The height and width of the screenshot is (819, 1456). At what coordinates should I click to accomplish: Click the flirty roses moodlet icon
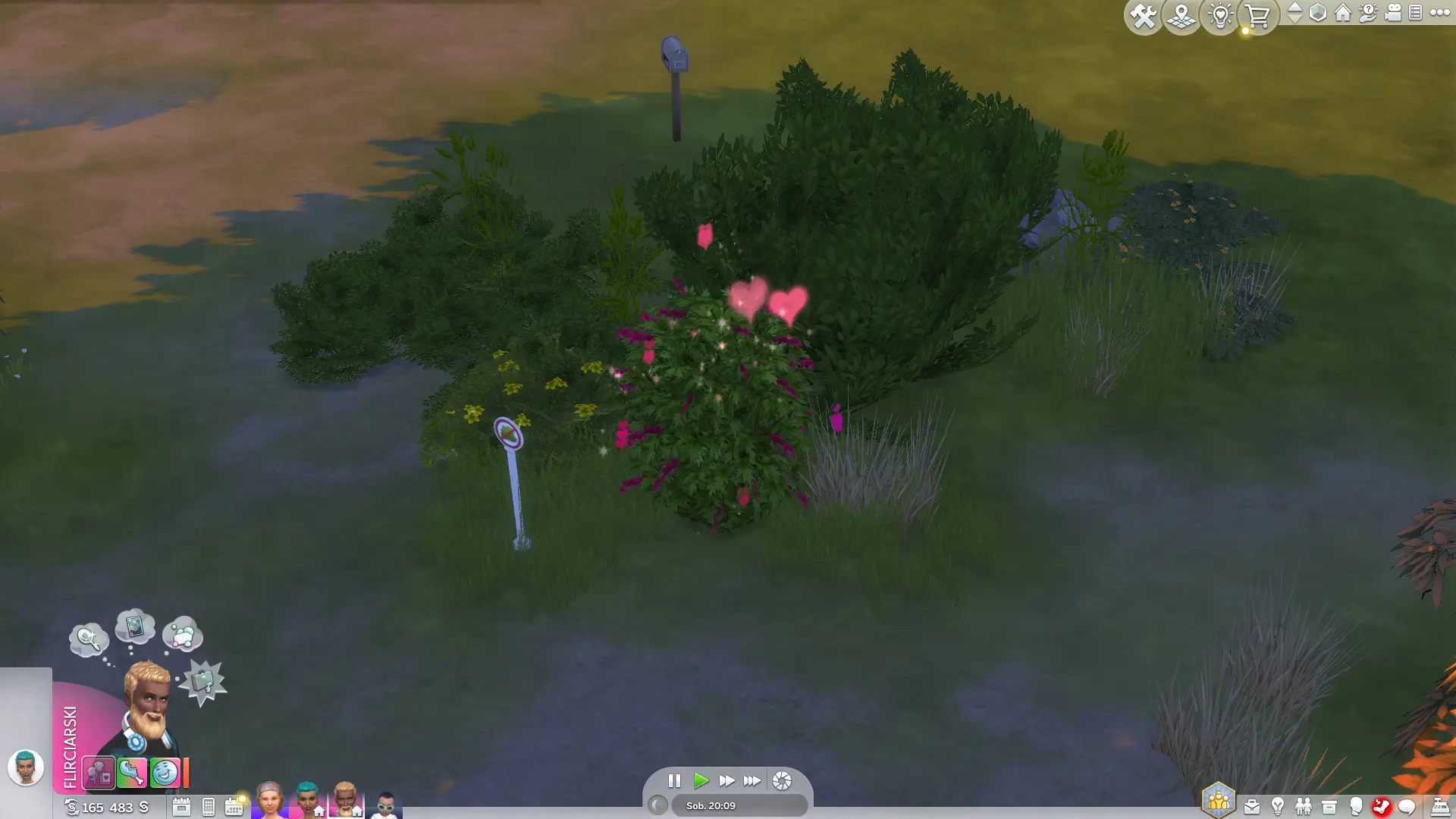point(99,773)
